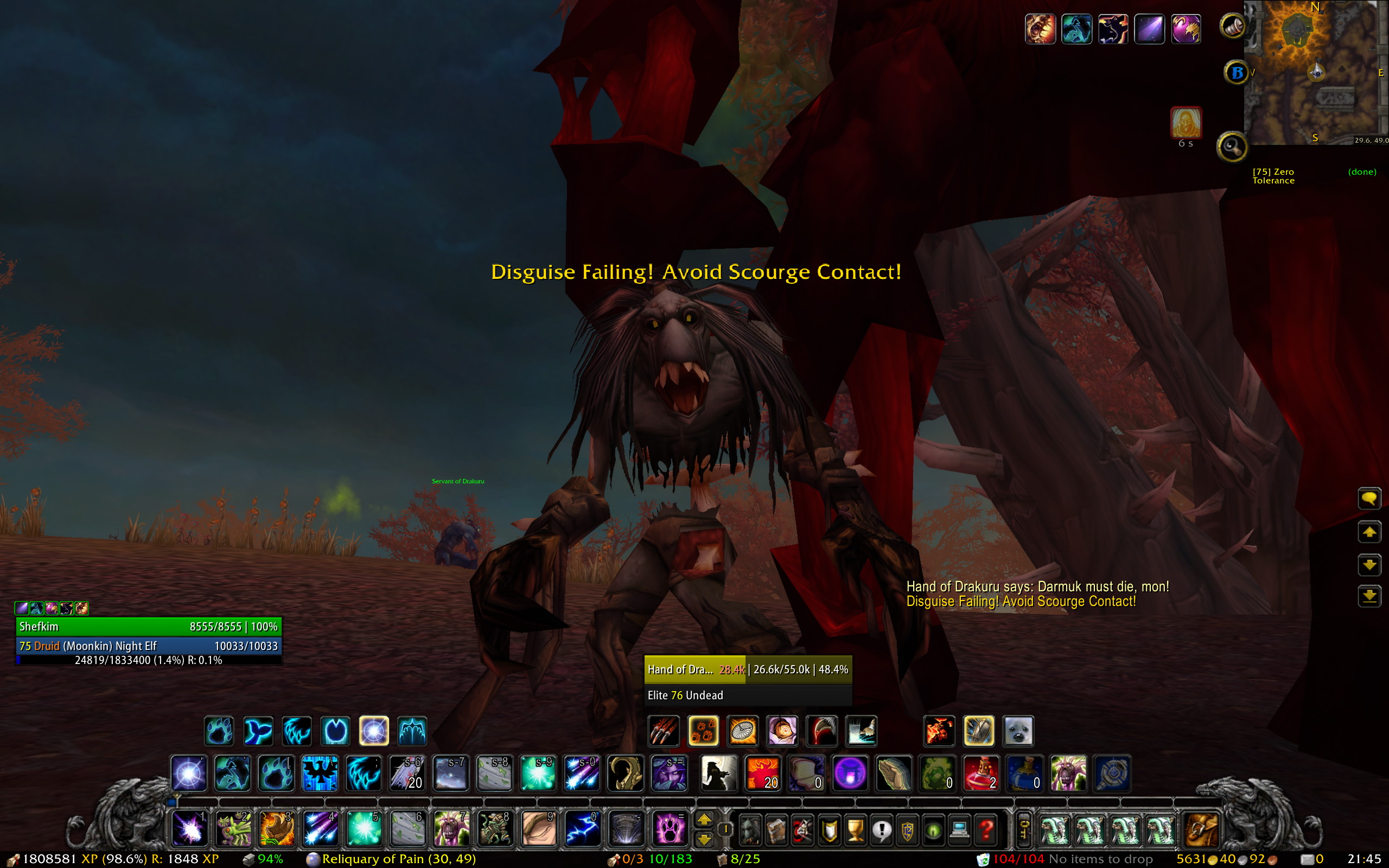Open the blue B minimap addon button
The width and height of the screenshot is (1389, 868).
[x=1237, y=73]
